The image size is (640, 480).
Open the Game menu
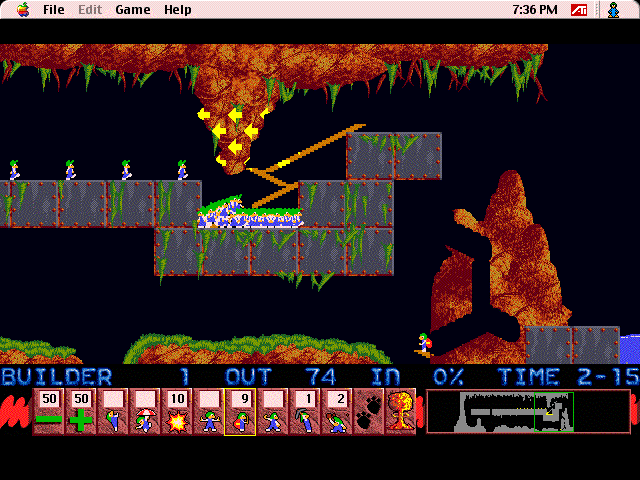[132, 10]
